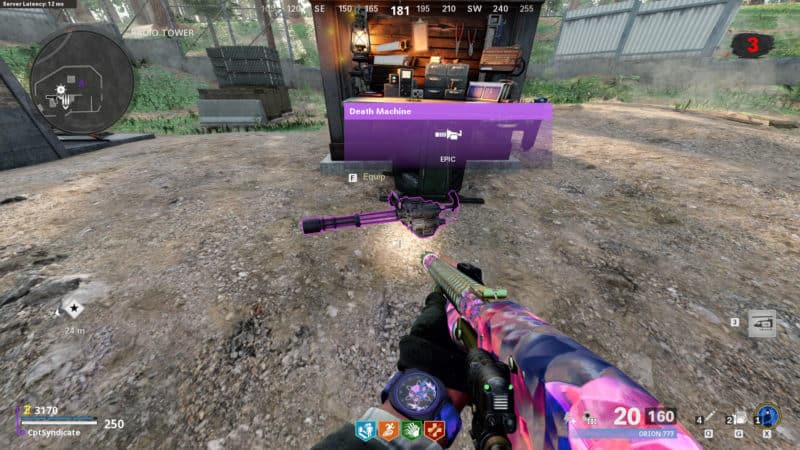Select the orange running-figure perk icon
Viewport: 800px width, 450px height.
coord(389,431)
